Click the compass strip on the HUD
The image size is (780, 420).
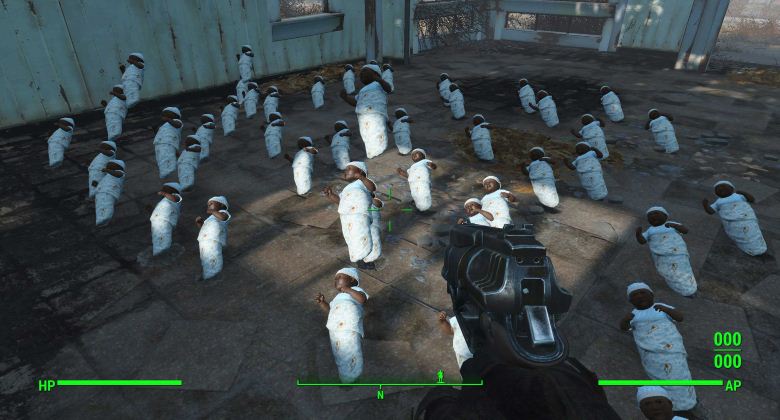pos(389,383)
